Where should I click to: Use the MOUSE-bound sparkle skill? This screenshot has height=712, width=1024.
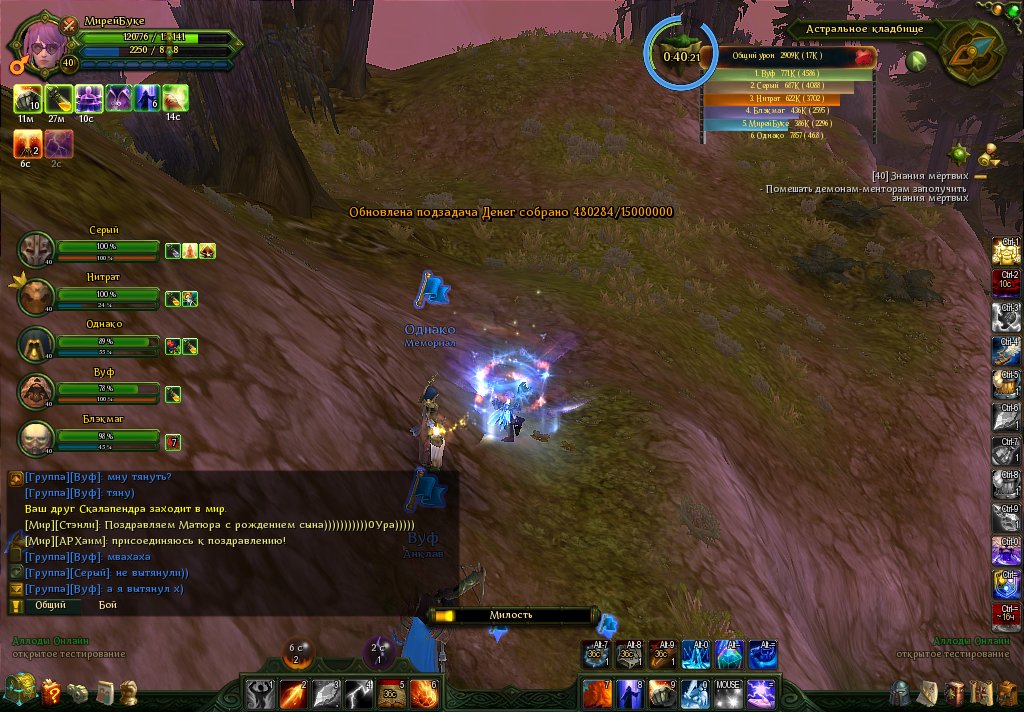(727, 692)
